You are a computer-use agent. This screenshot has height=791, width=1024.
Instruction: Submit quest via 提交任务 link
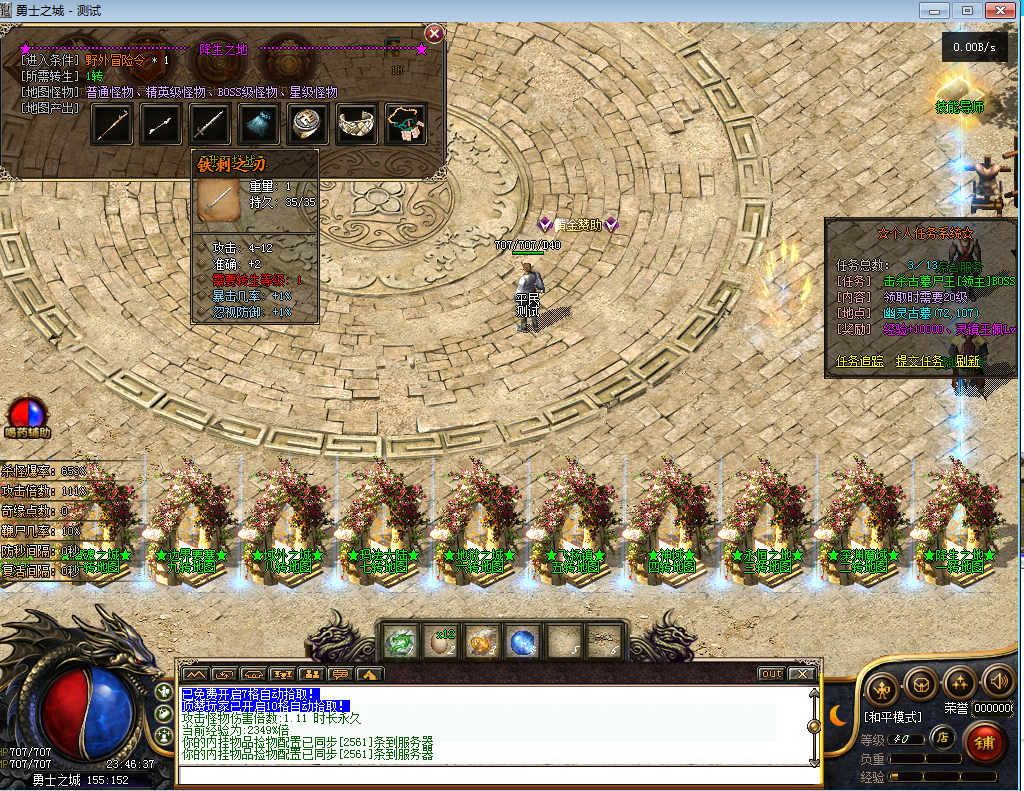[919, 361]
